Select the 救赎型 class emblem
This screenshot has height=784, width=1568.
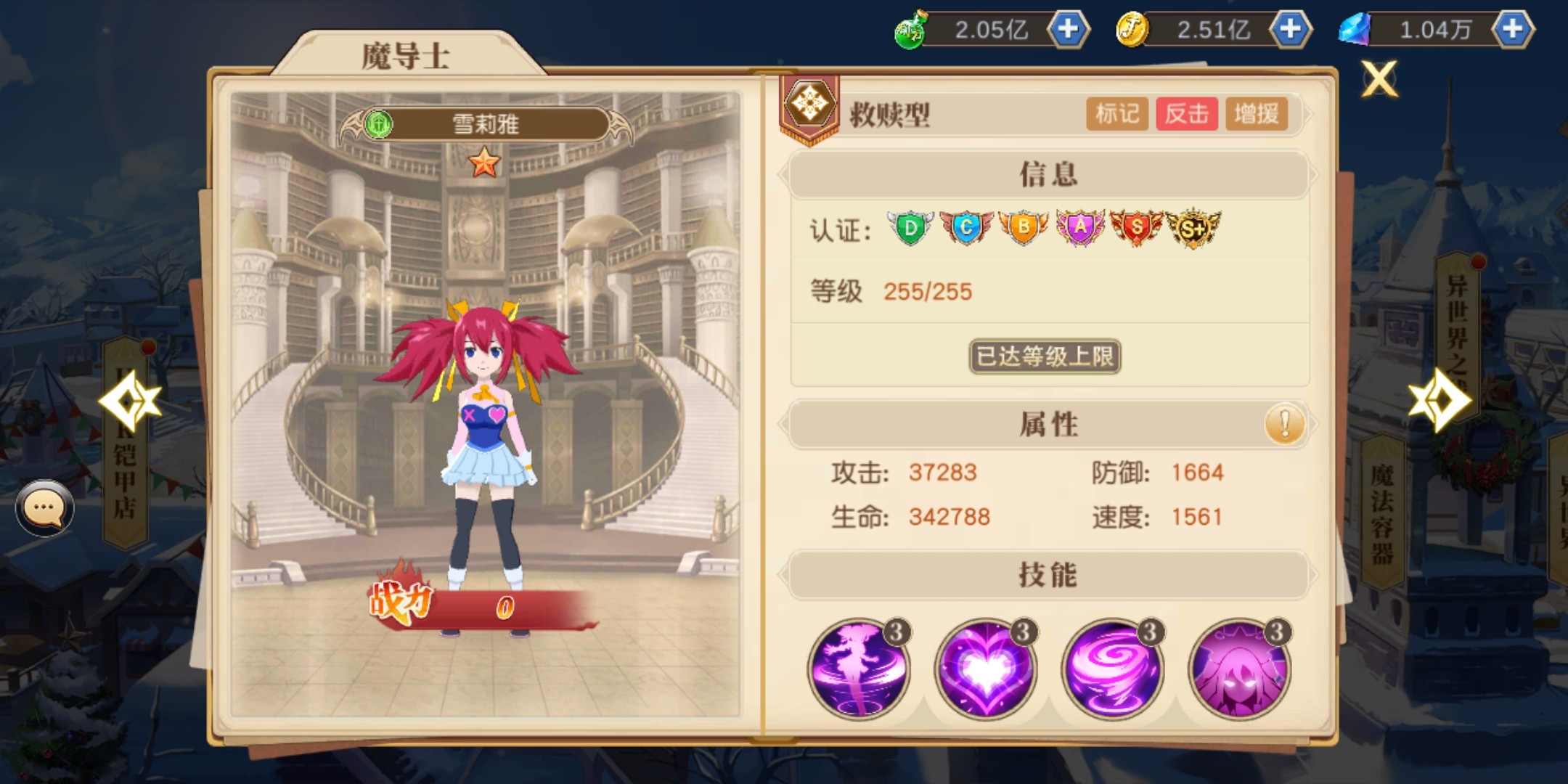tap(809, 106)
